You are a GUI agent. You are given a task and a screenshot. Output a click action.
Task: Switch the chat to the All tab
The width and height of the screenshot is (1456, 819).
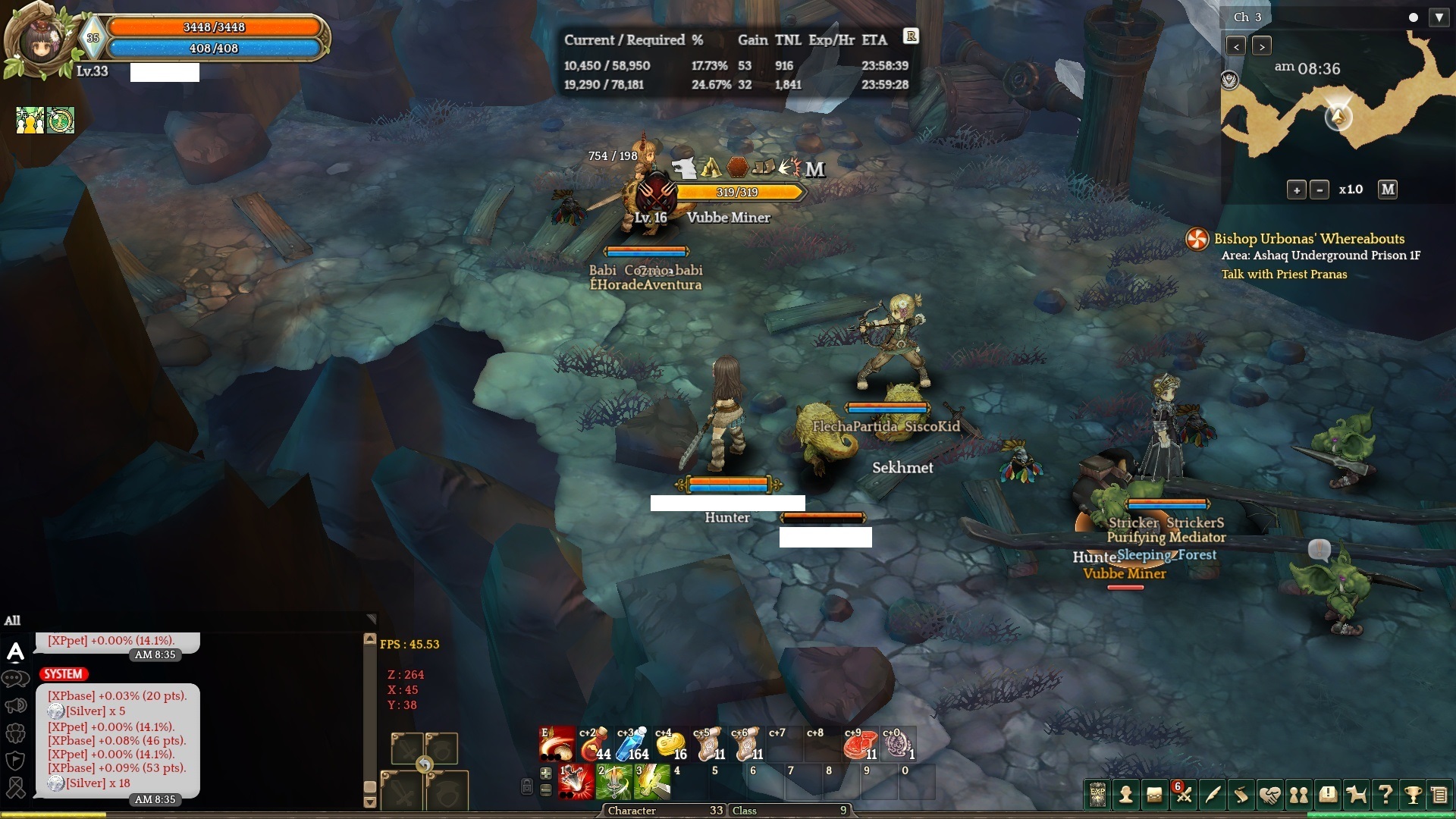pyautogui.click(x=13, y=620)
